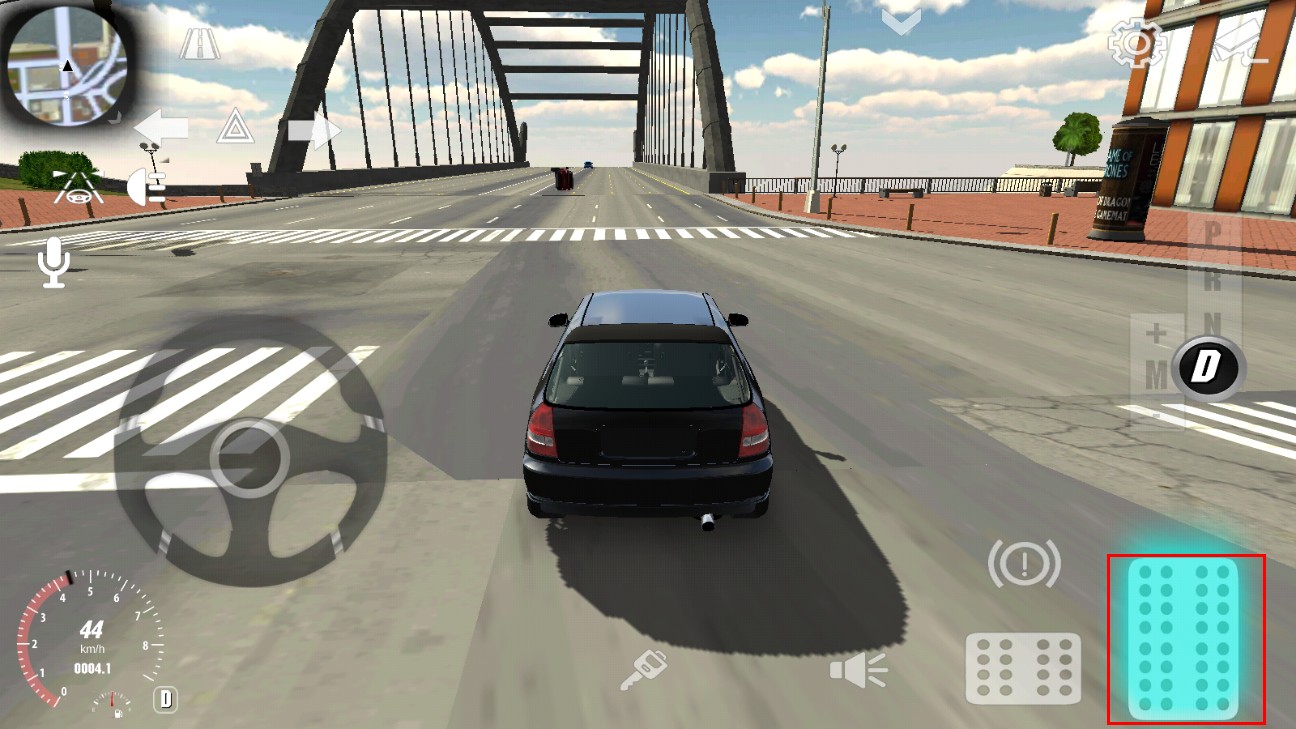This screenshot has width=1296, height=729.
Task: Shift to neutral N on shifter
Action: [x=1212, y=323]
